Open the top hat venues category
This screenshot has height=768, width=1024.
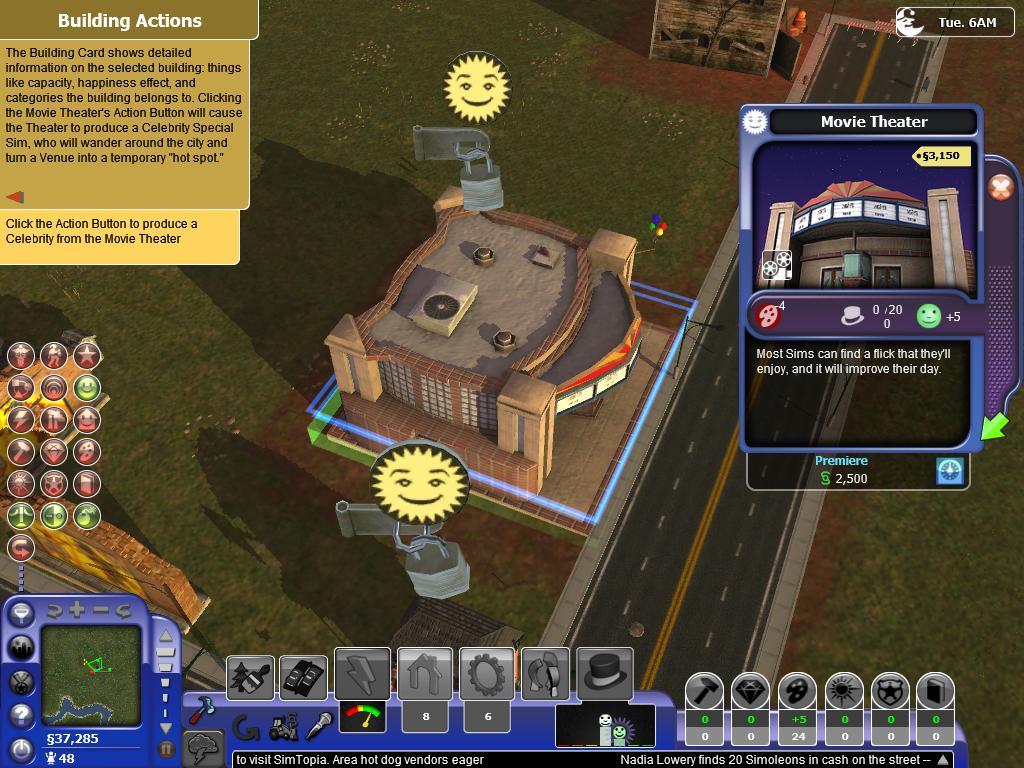[x=605, y=675]
